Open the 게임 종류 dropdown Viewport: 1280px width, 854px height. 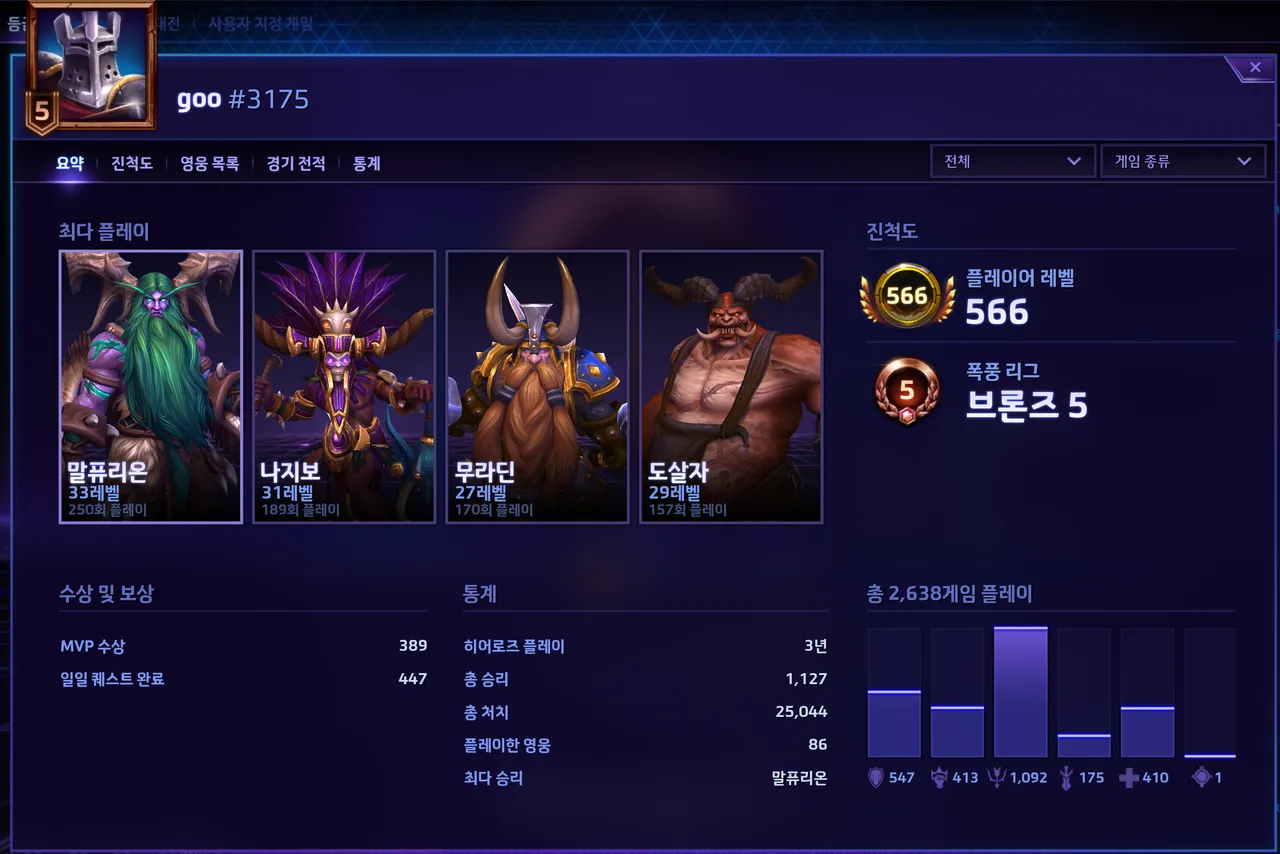pos(1181,161)
